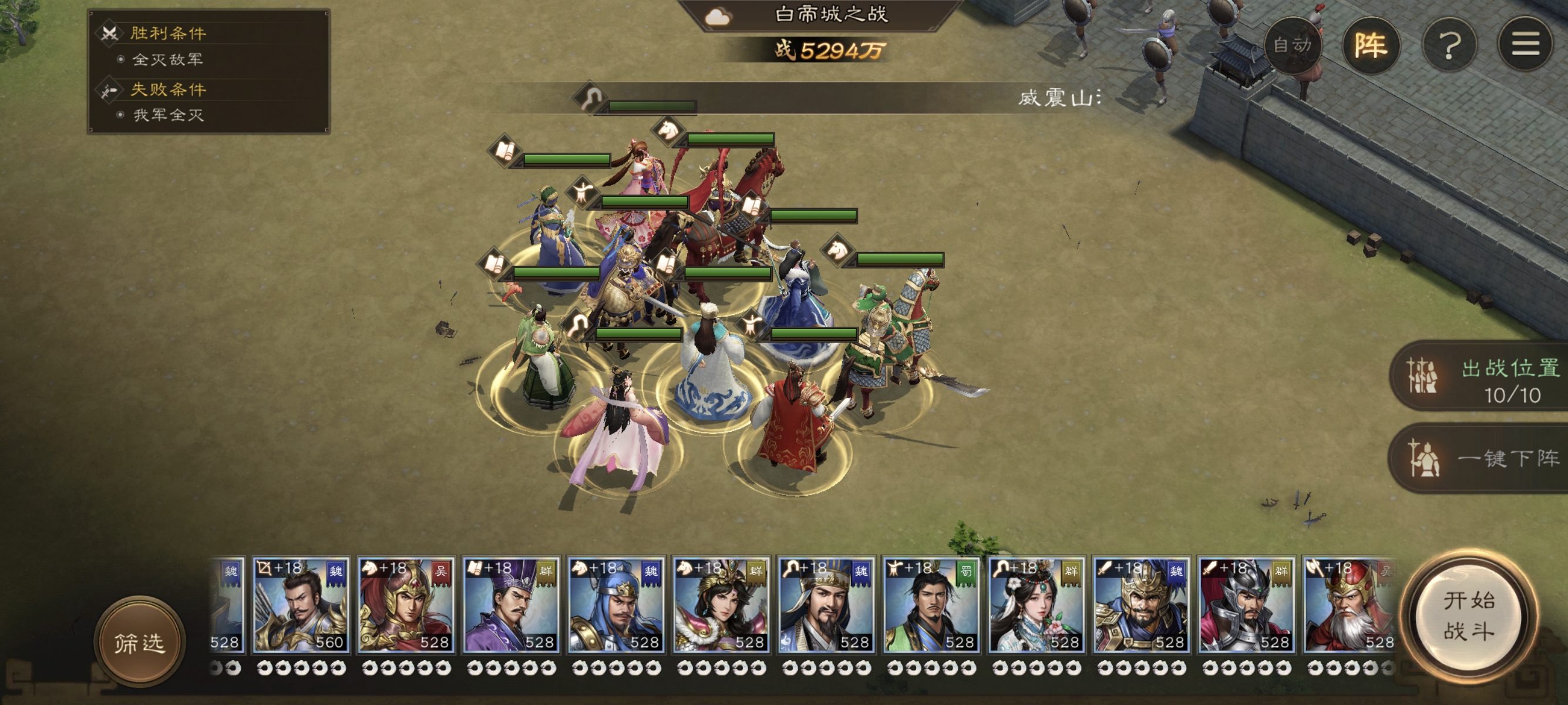This screenshot has height=705, width=1568.
Task: Choose the 群 female cavalry hero card
Action: click(x=721, y=605)
